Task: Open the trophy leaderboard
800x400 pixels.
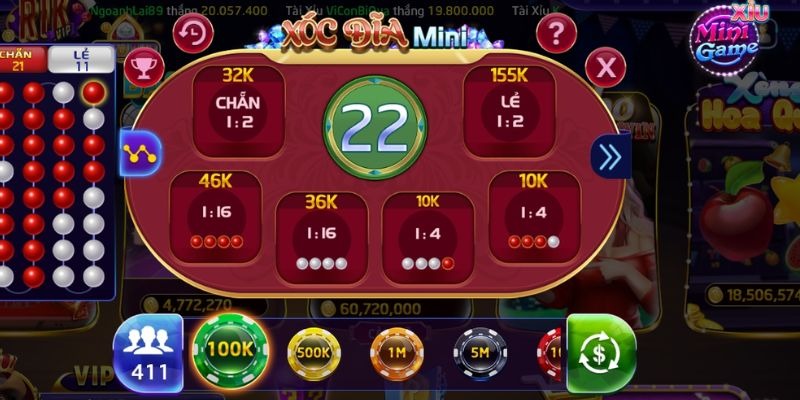Action: tap(144, 66)
